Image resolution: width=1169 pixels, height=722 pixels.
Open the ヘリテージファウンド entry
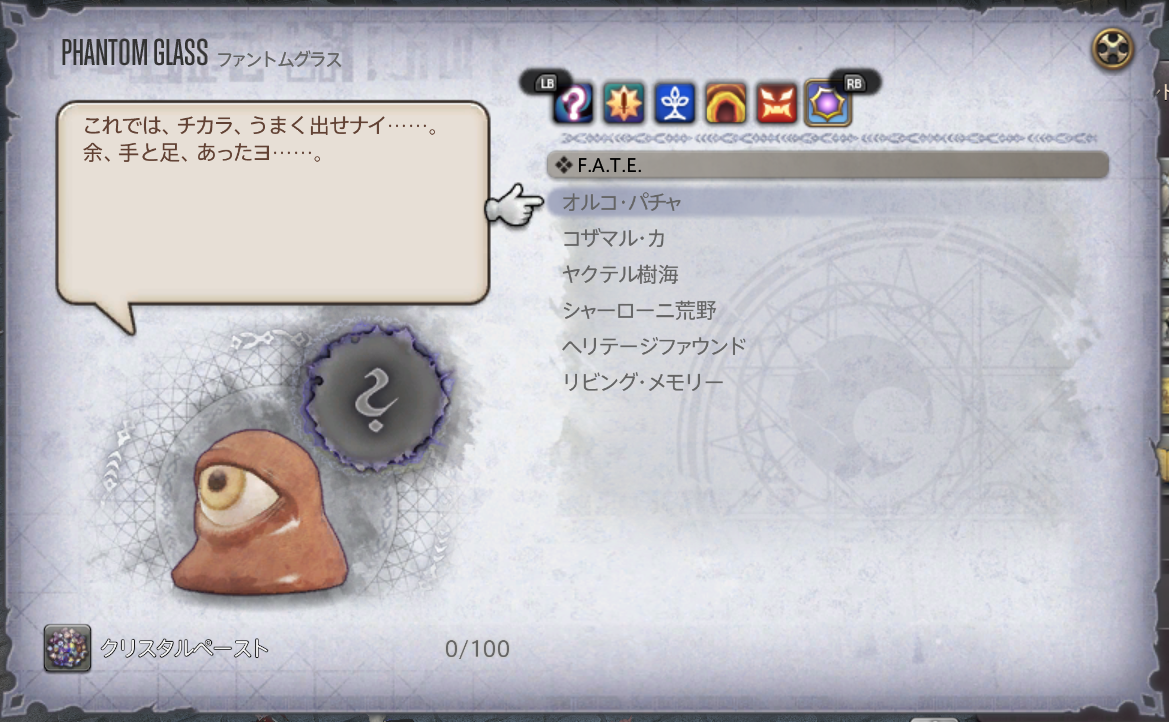click(x=654, y=347)
